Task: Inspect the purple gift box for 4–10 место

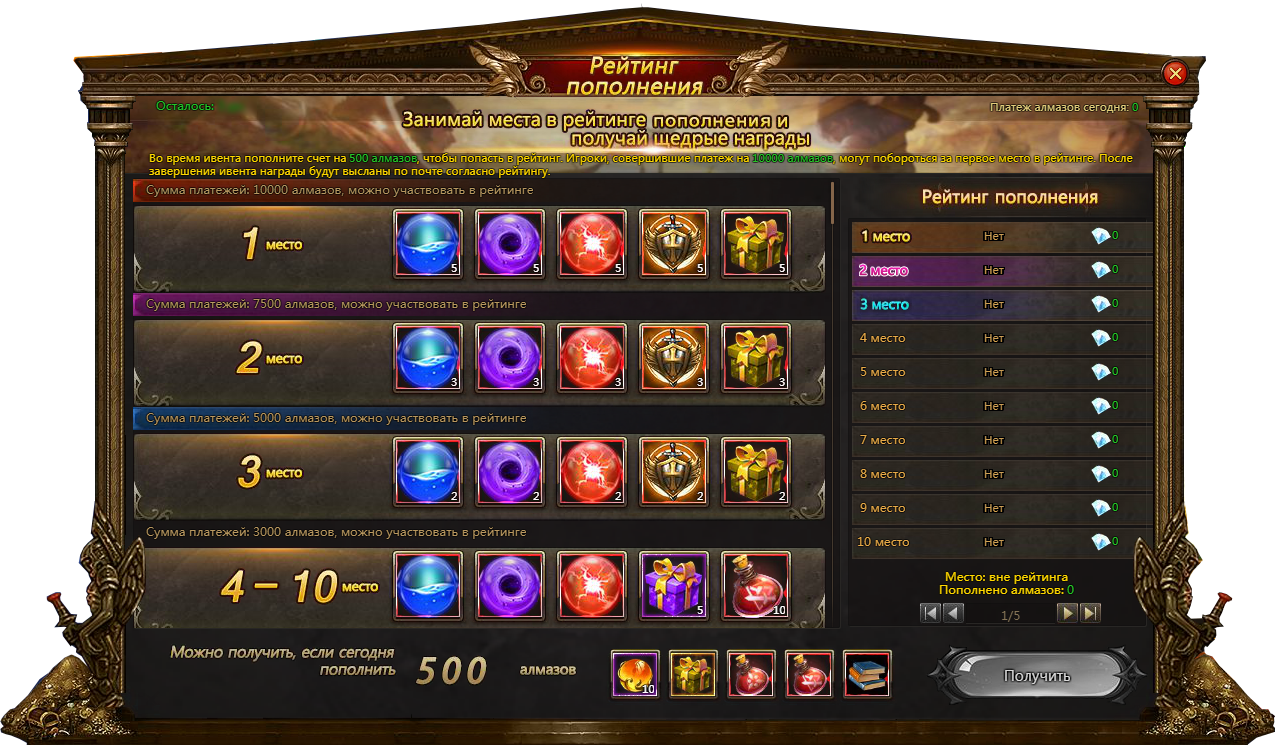Action: 673,586
